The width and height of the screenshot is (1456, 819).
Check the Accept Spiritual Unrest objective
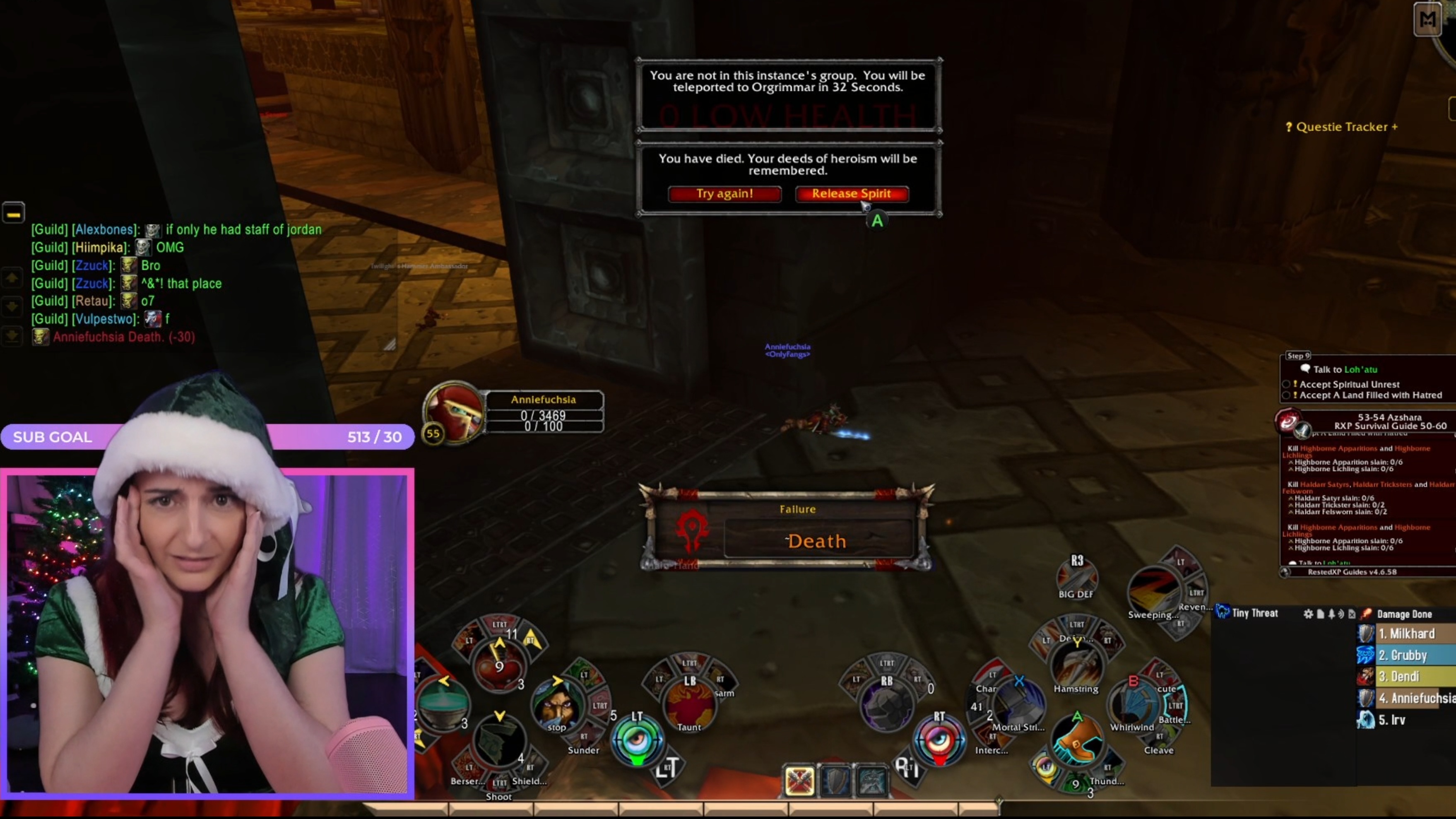pos(1287,385)
